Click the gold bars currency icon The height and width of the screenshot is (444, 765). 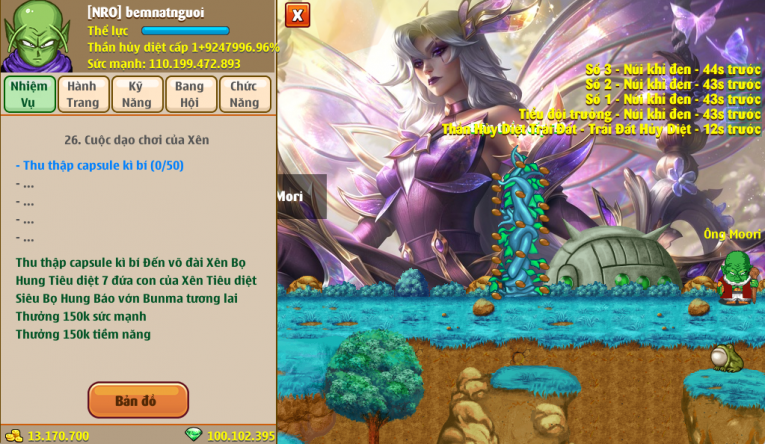(x=13, y=435)
